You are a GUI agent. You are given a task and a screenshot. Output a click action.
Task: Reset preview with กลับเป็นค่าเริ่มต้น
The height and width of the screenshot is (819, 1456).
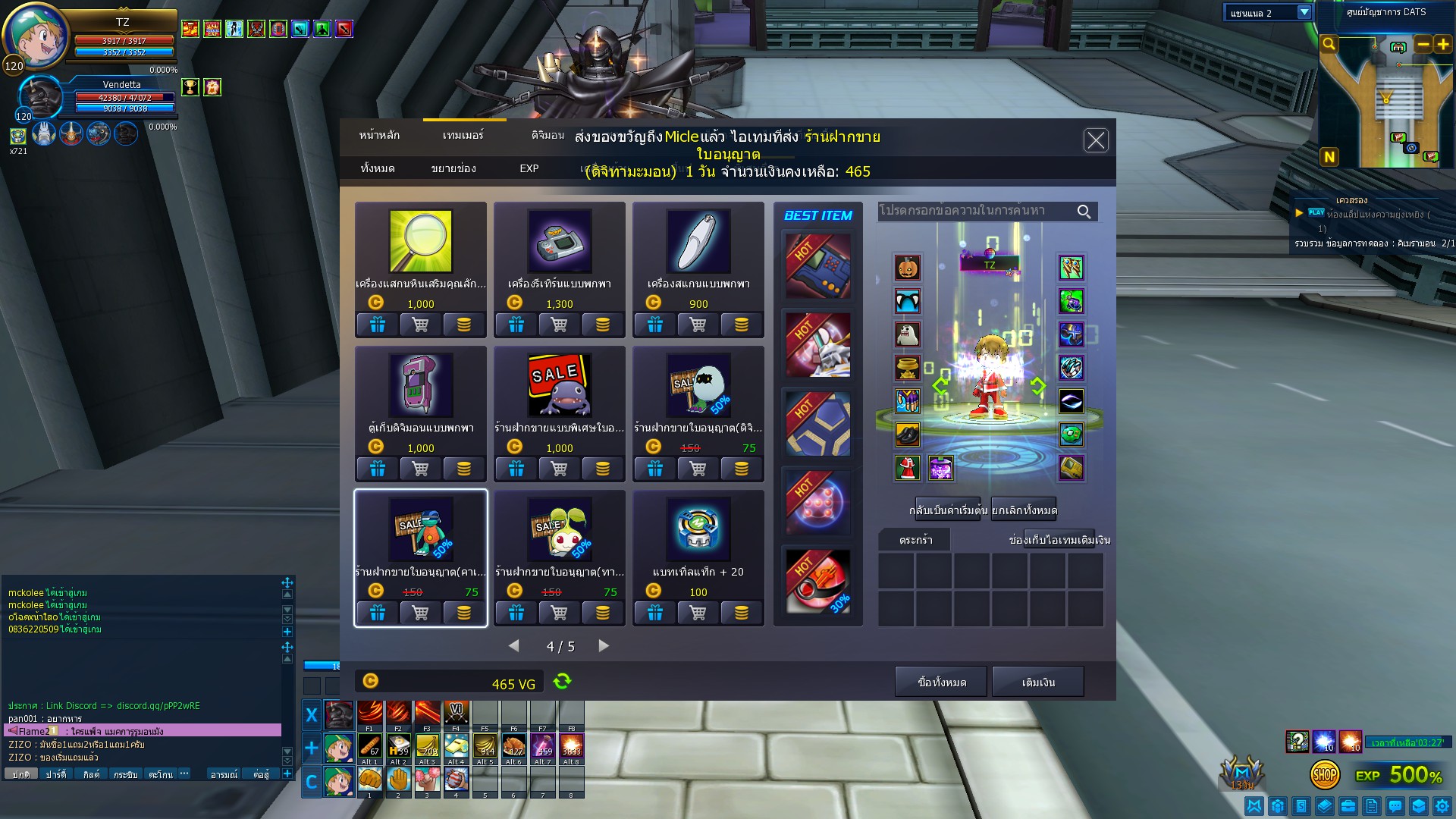tap(948, 510)
